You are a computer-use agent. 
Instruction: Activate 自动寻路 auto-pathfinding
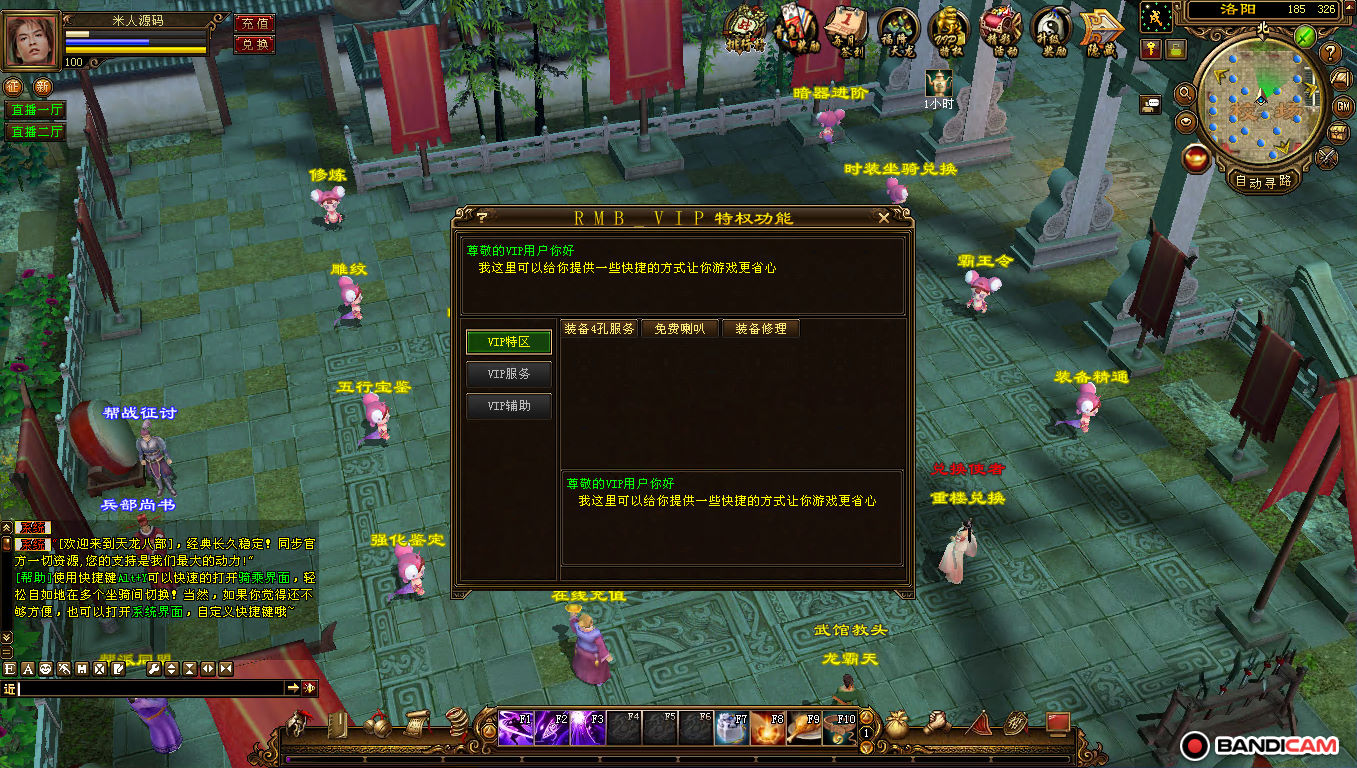1262,181
